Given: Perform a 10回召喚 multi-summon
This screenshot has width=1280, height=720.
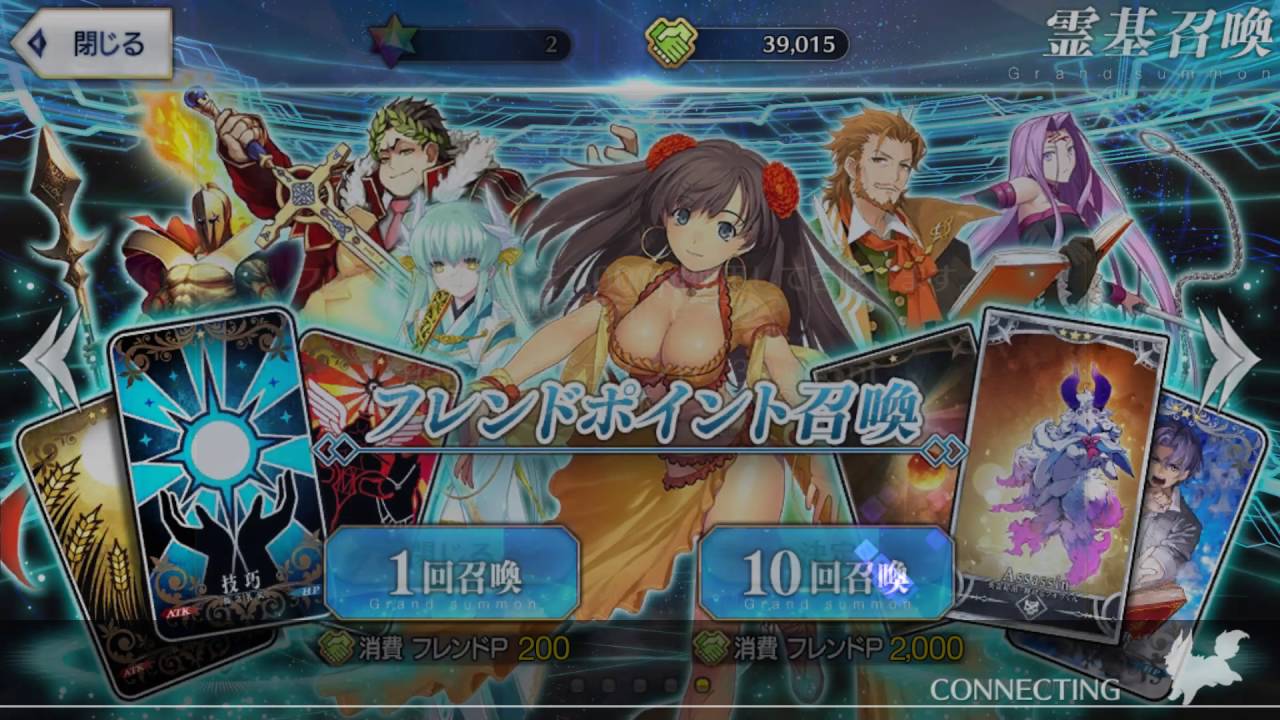Looking at the screenshot, I should 826,574.
